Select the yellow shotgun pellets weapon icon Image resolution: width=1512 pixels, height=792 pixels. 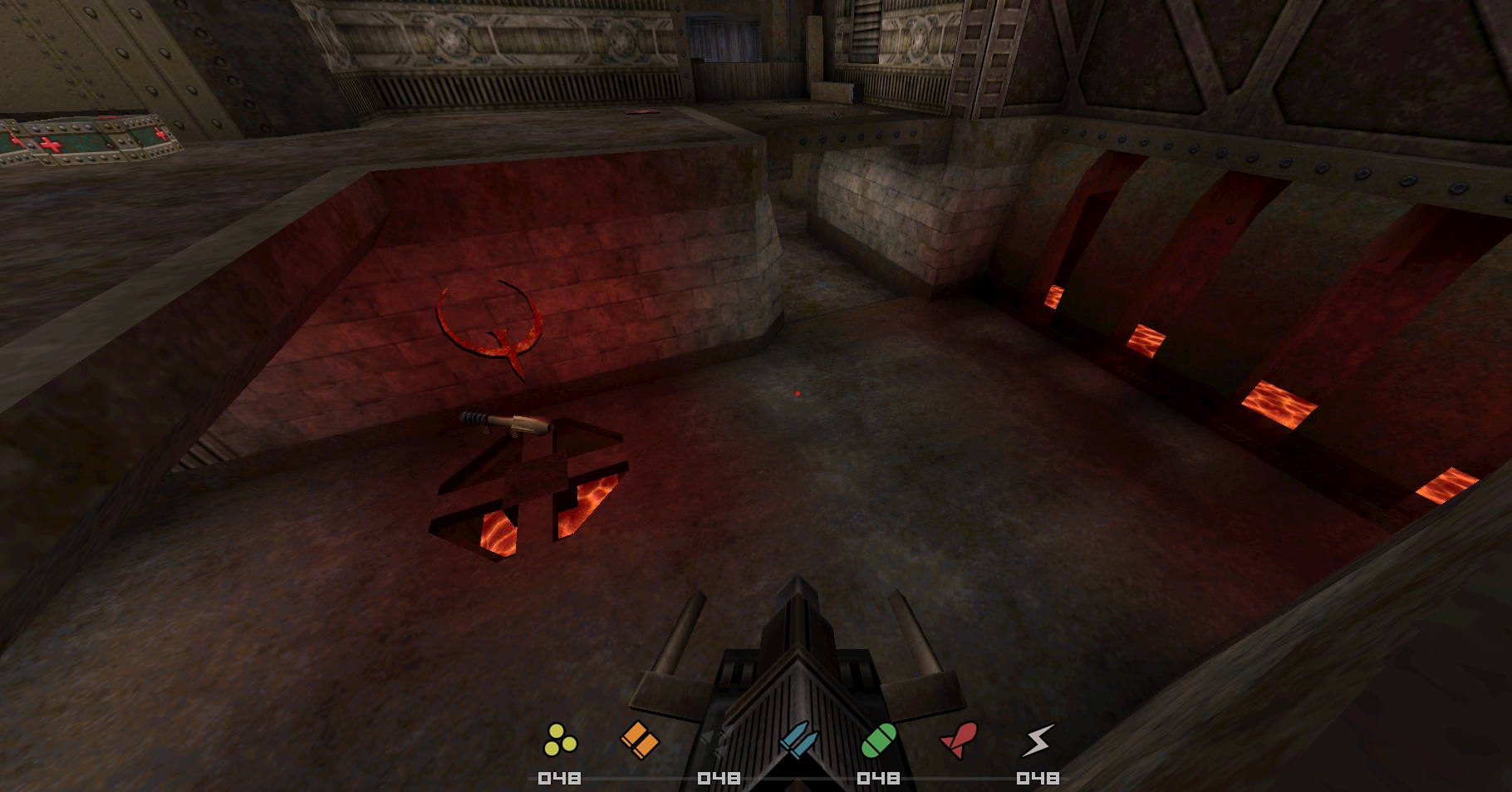coord(560,740)
